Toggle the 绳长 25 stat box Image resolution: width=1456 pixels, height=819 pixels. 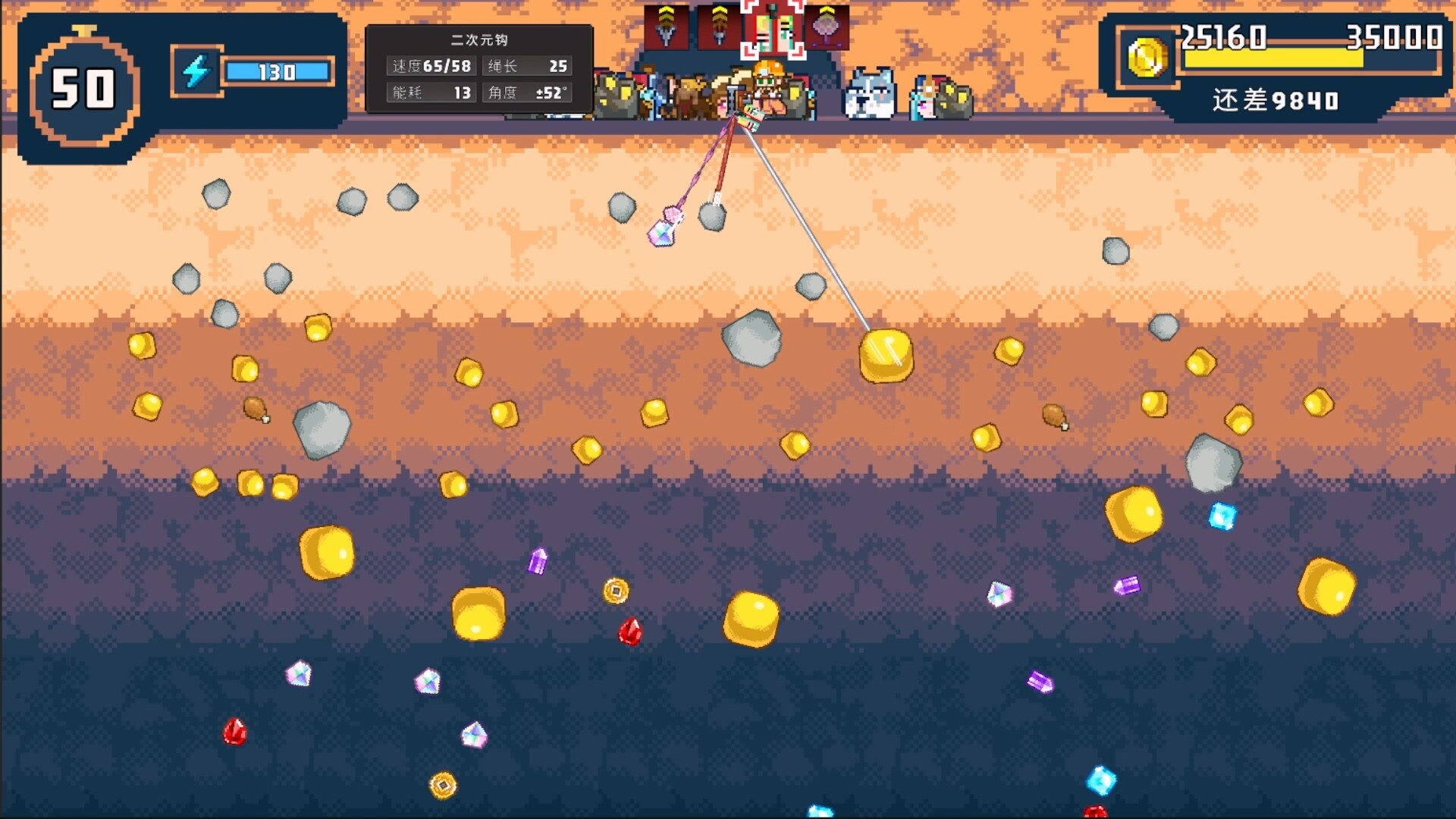[x=527, y=67]
